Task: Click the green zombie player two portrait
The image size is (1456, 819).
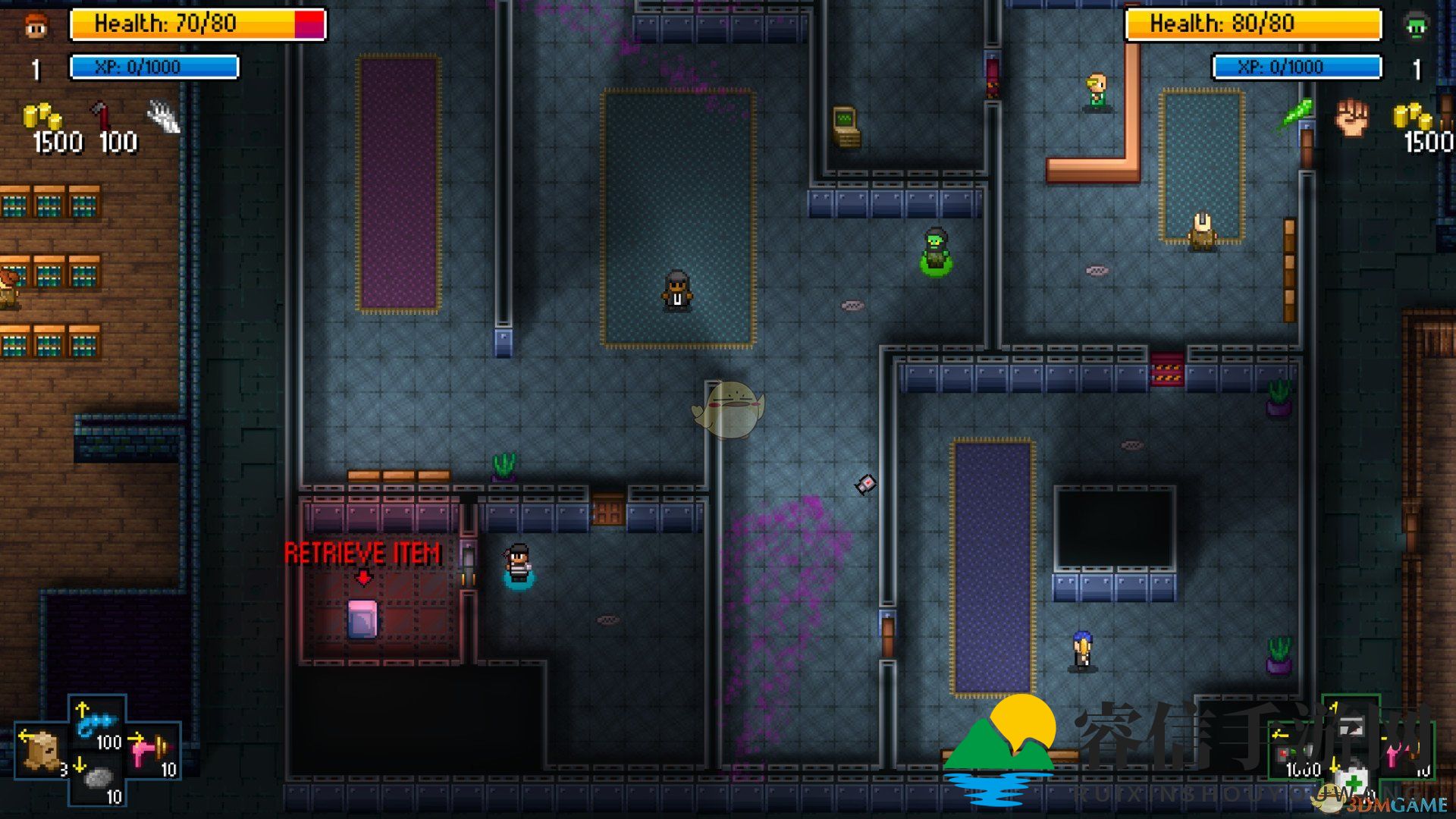Action: (x=1415, y=26)
